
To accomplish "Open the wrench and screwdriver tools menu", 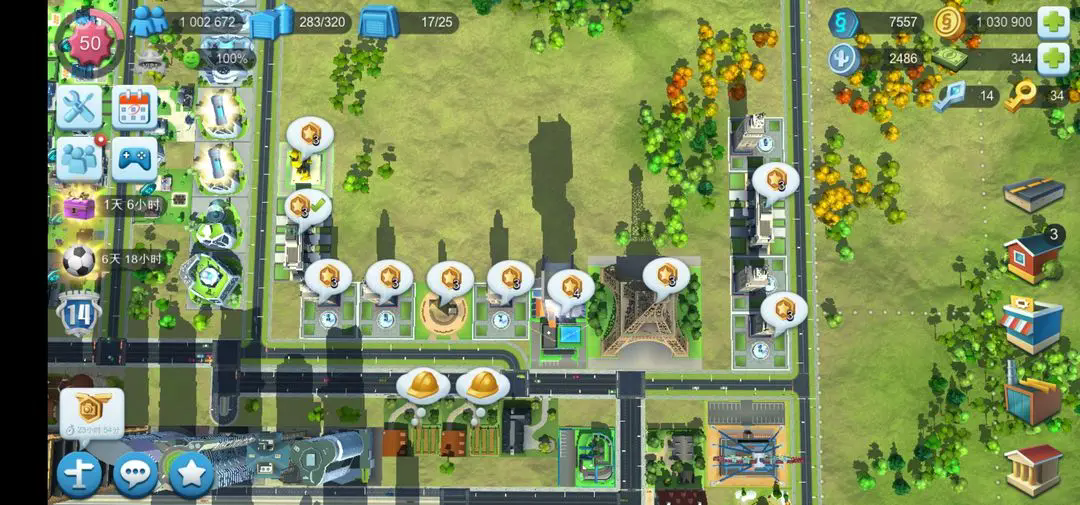I will [79, 106].
